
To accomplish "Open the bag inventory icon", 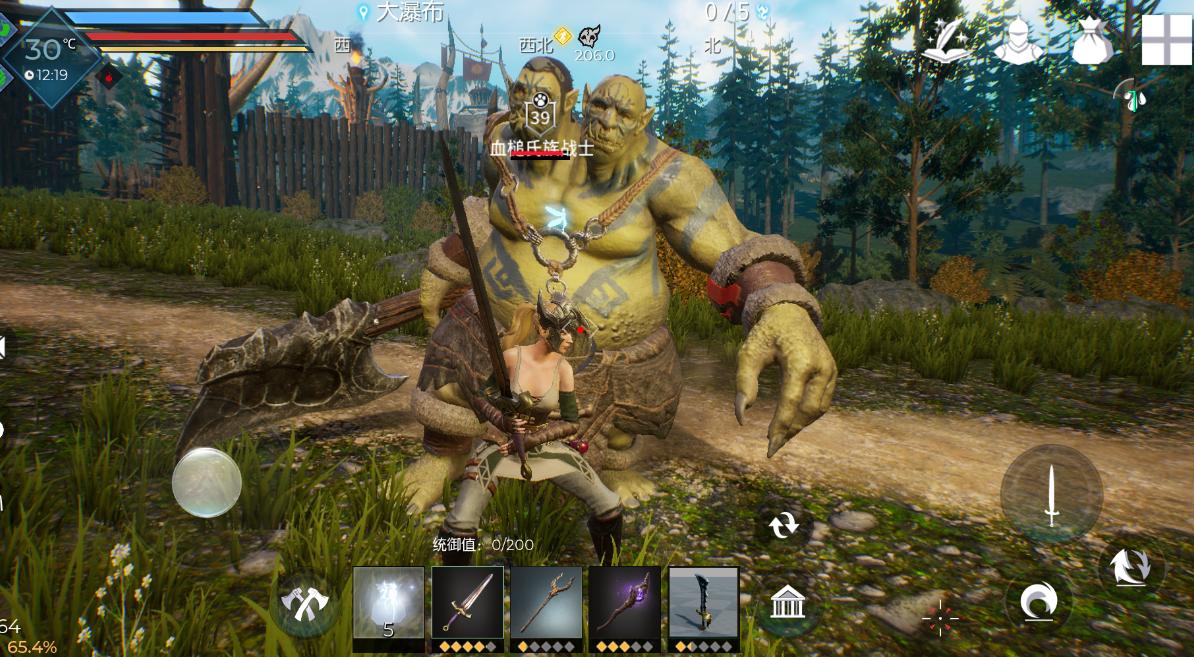I will coord(1092,42).
